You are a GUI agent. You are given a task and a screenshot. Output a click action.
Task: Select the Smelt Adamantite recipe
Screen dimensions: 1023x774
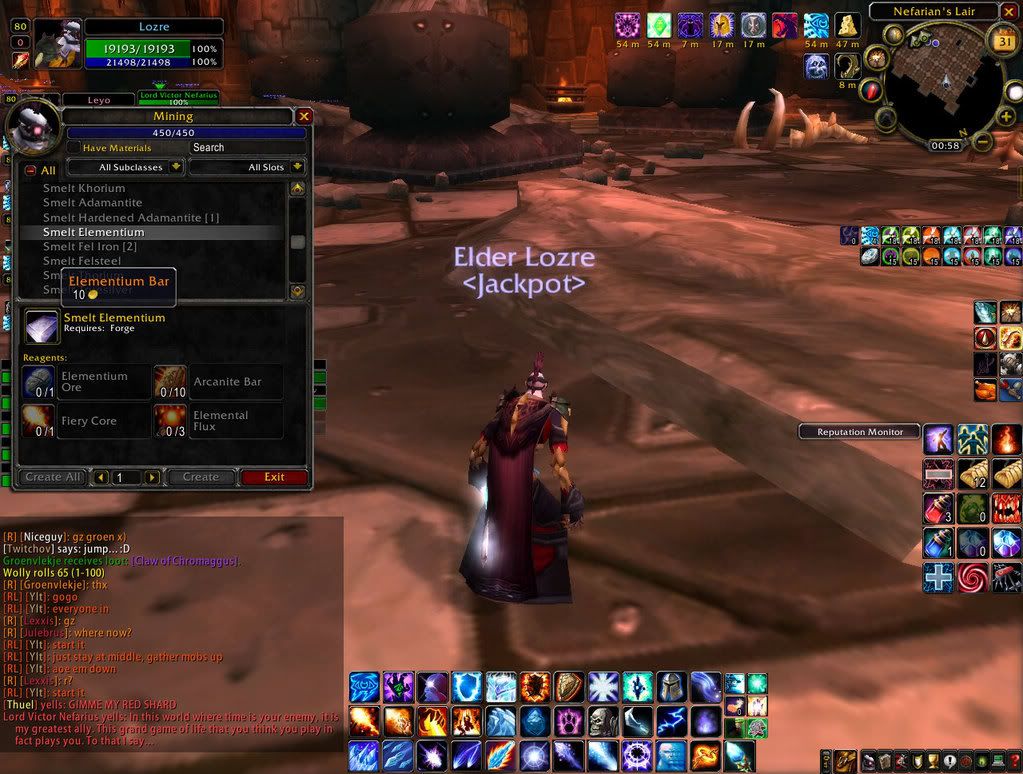[92, 202]
